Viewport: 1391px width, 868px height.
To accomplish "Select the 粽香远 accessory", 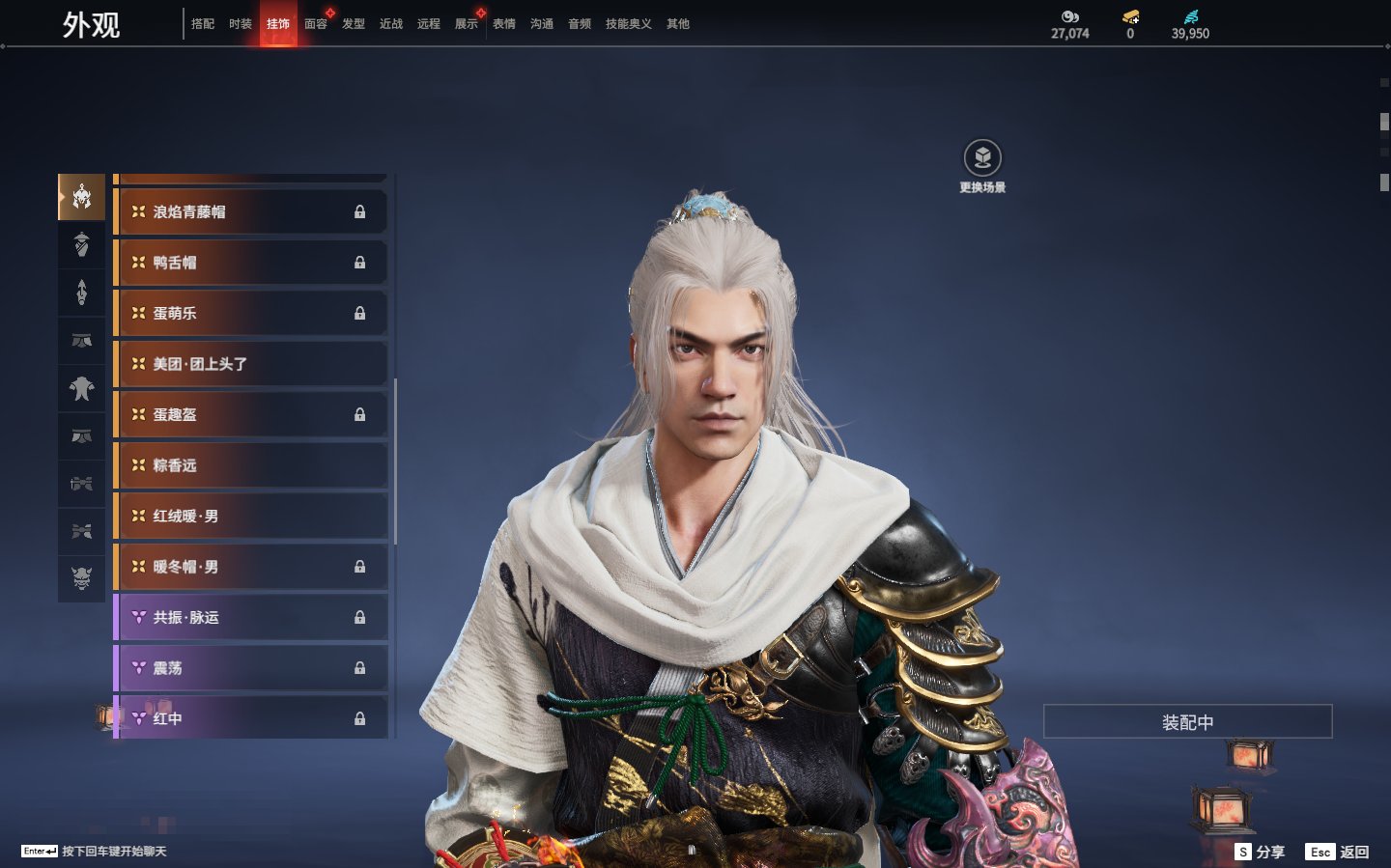I will coord(251,465).
